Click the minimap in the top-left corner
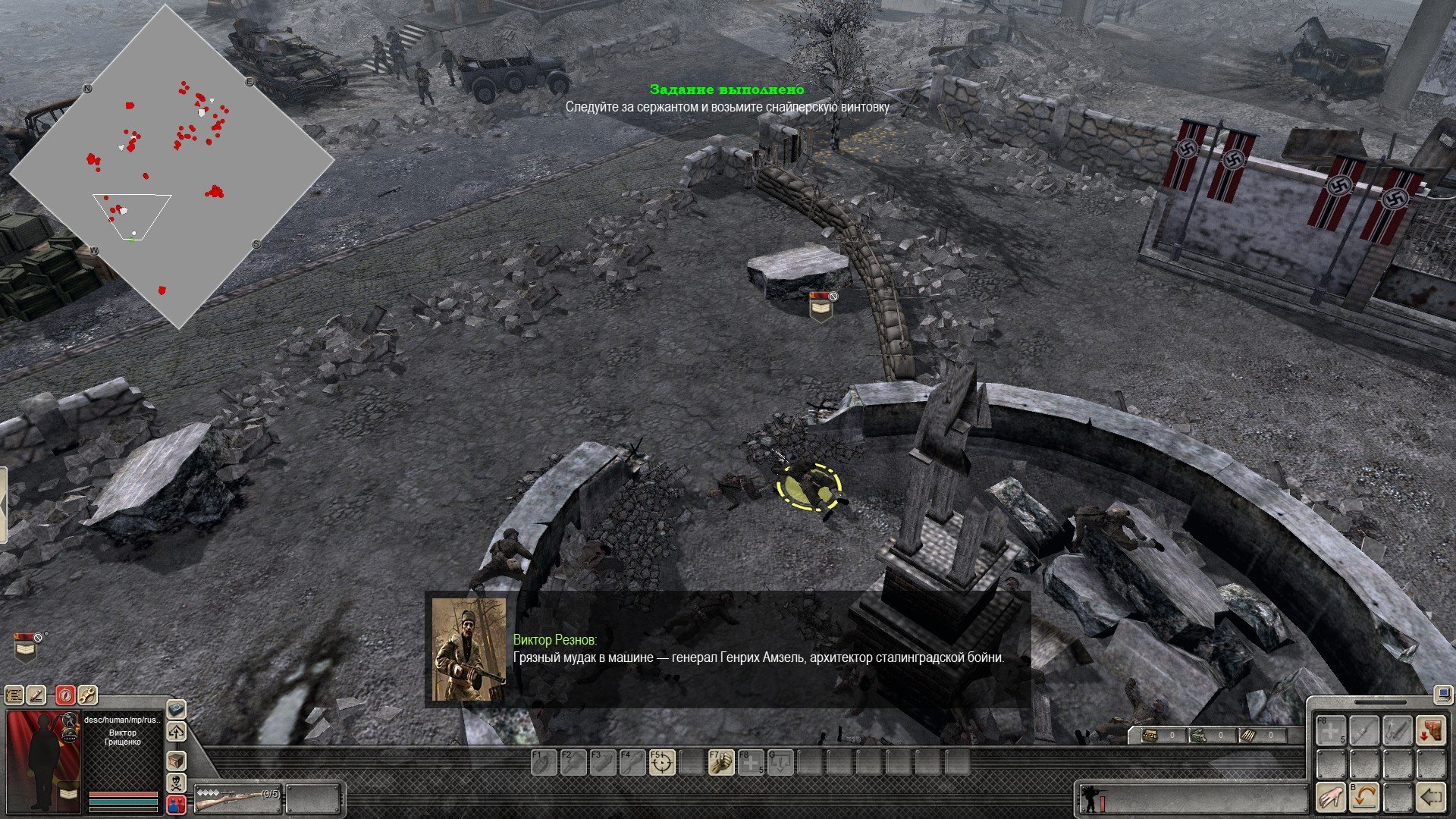The height and width of the screenshot is (819, 1456). coord(171,167)
